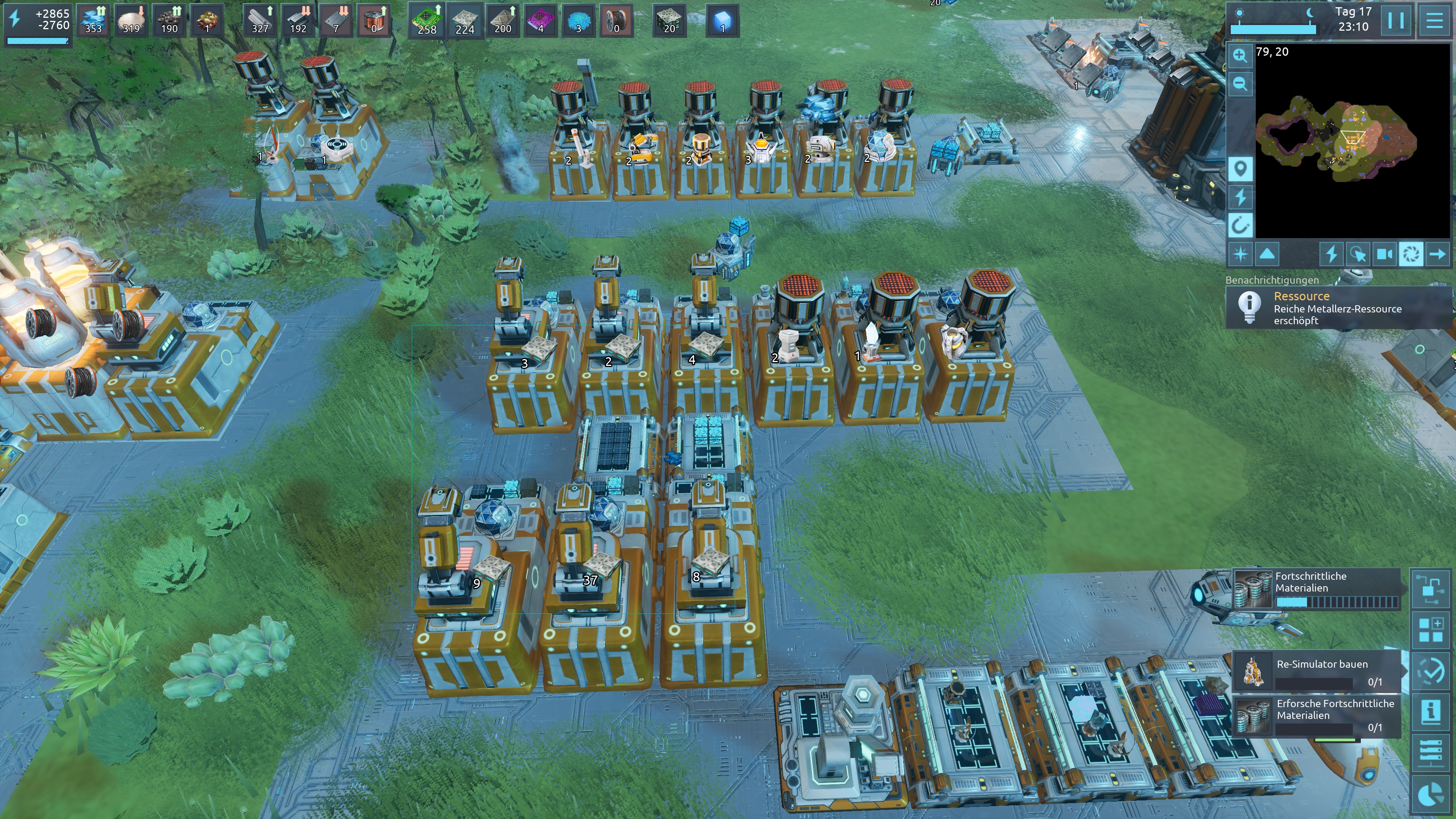This screenshot has height=819, width=1456.
Task: Open the research tree button
Action: click(x=1431, y=588)
